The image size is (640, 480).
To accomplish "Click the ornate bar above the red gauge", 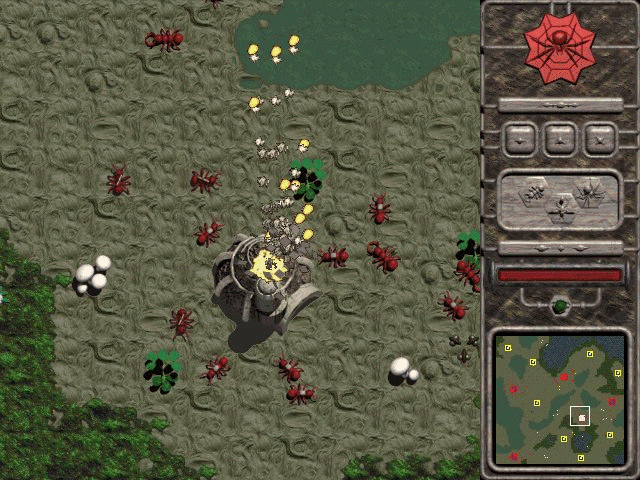I will pos(559,247).
